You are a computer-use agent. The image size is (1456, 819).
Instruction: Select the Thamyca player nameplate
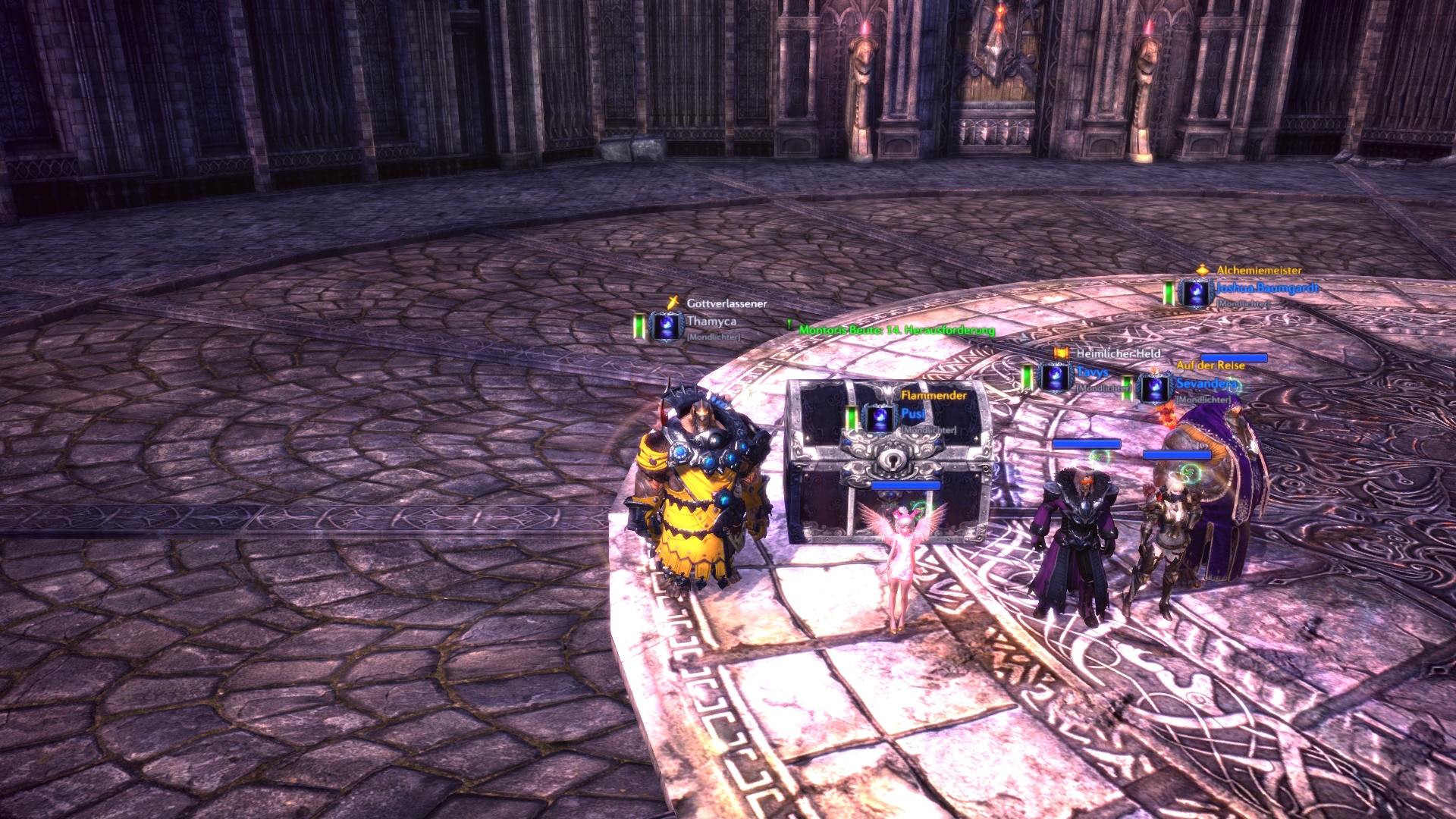(711, 322)
